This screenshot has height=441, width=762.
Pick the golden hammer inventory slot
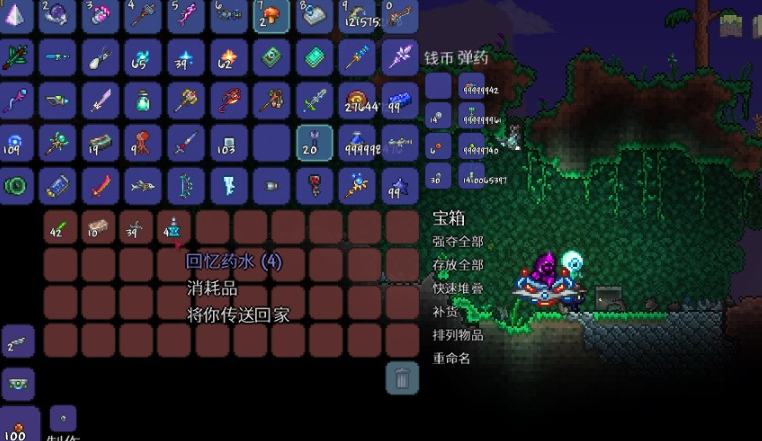[x=186, y=100]
